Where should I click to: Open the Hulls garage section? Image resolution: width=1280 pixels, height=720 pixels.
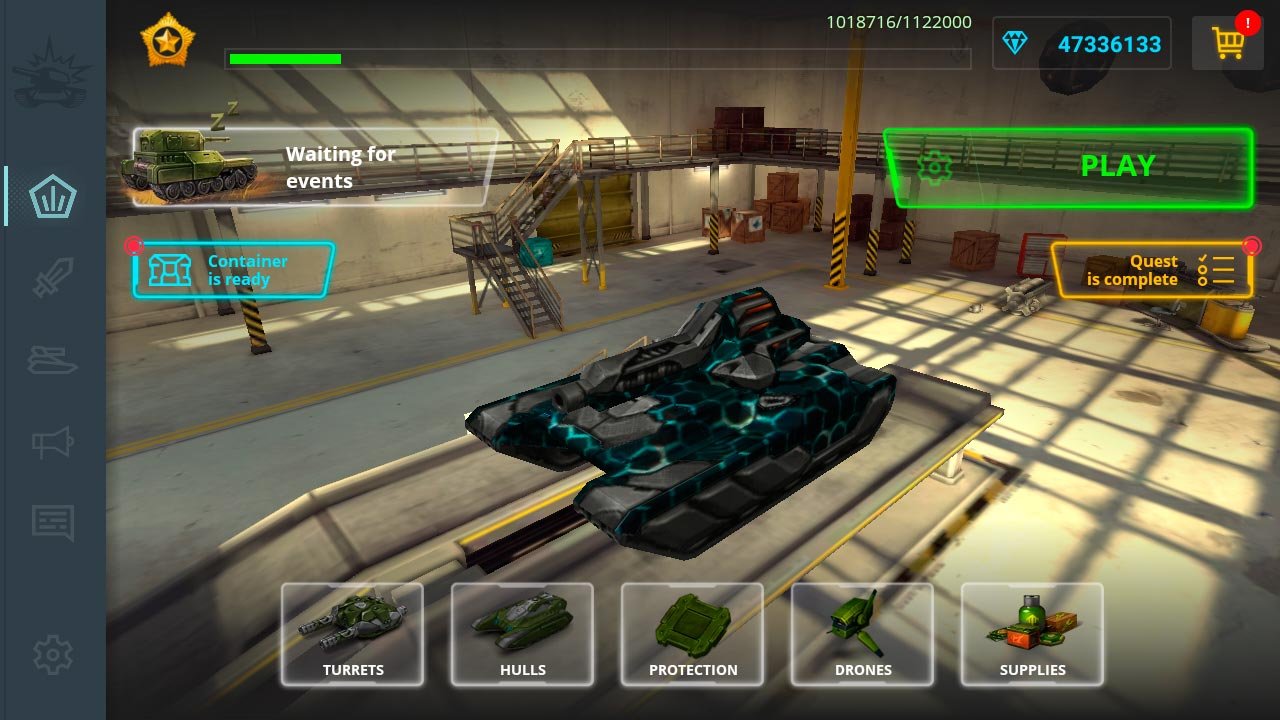click(522, 634)
